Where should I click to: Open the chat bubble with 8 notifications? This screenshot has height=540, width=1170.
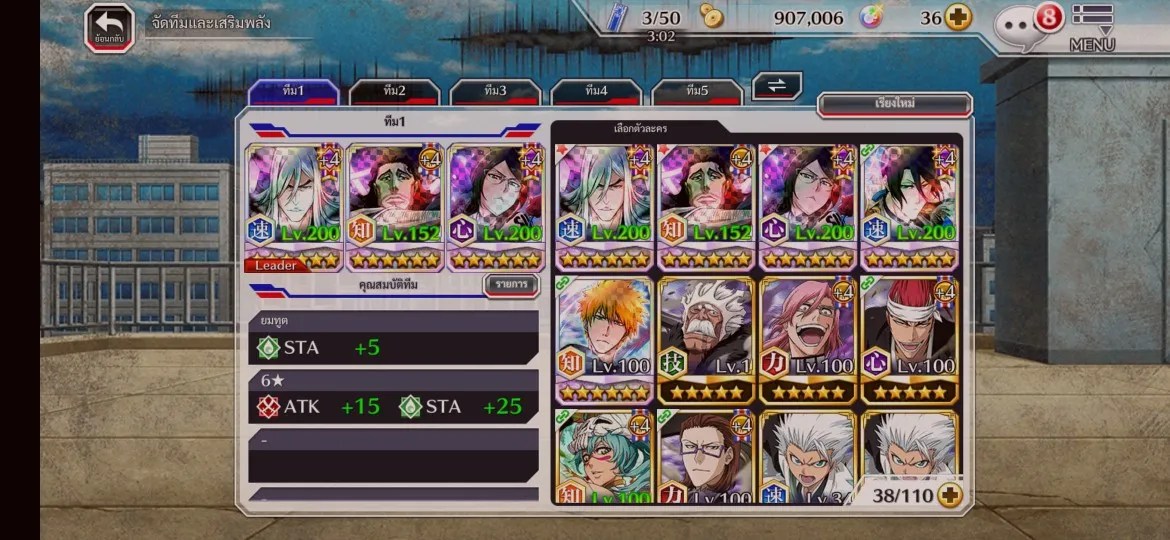pyautogui.click(x=1025, y=24)
